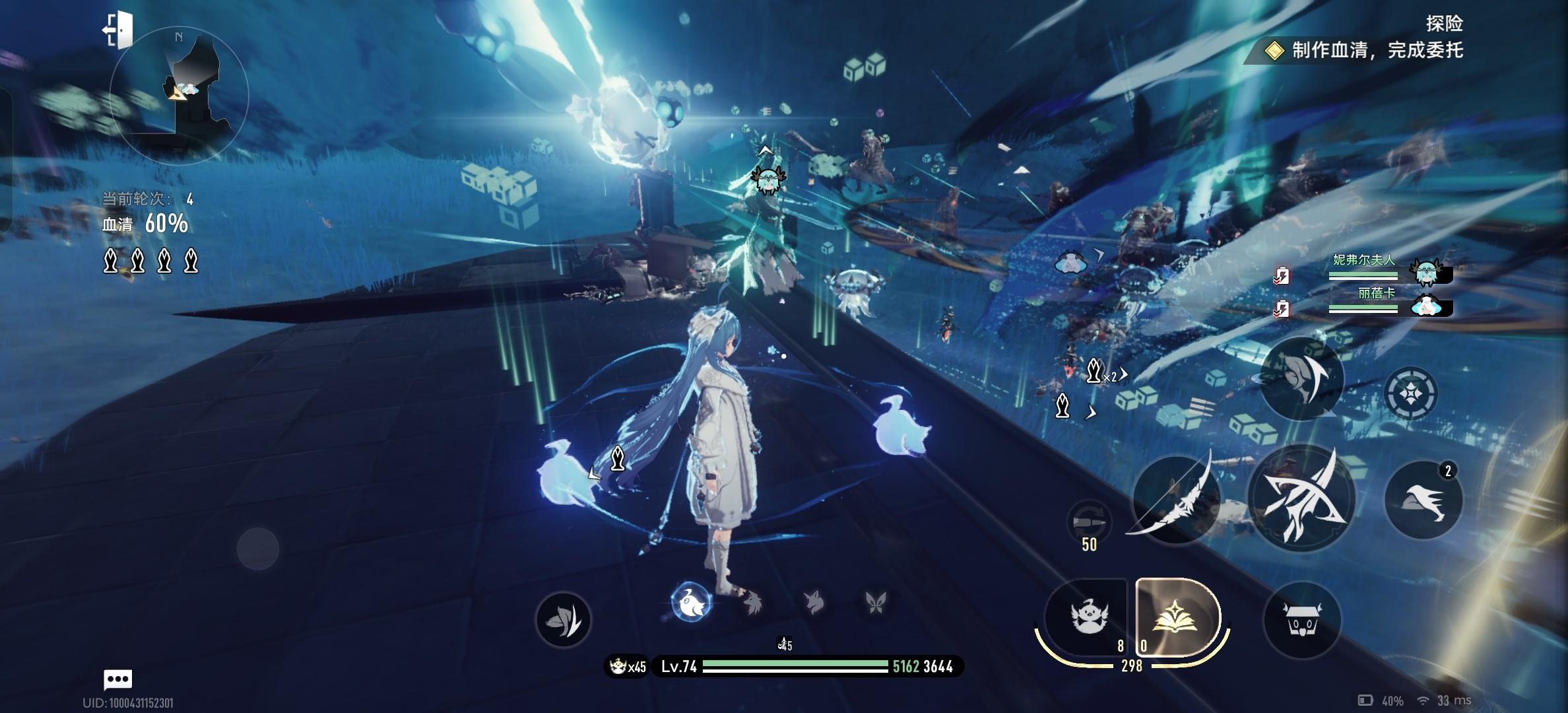
Task: Activate the dash skill with 2 charges
Action: tap(1423, 500)
